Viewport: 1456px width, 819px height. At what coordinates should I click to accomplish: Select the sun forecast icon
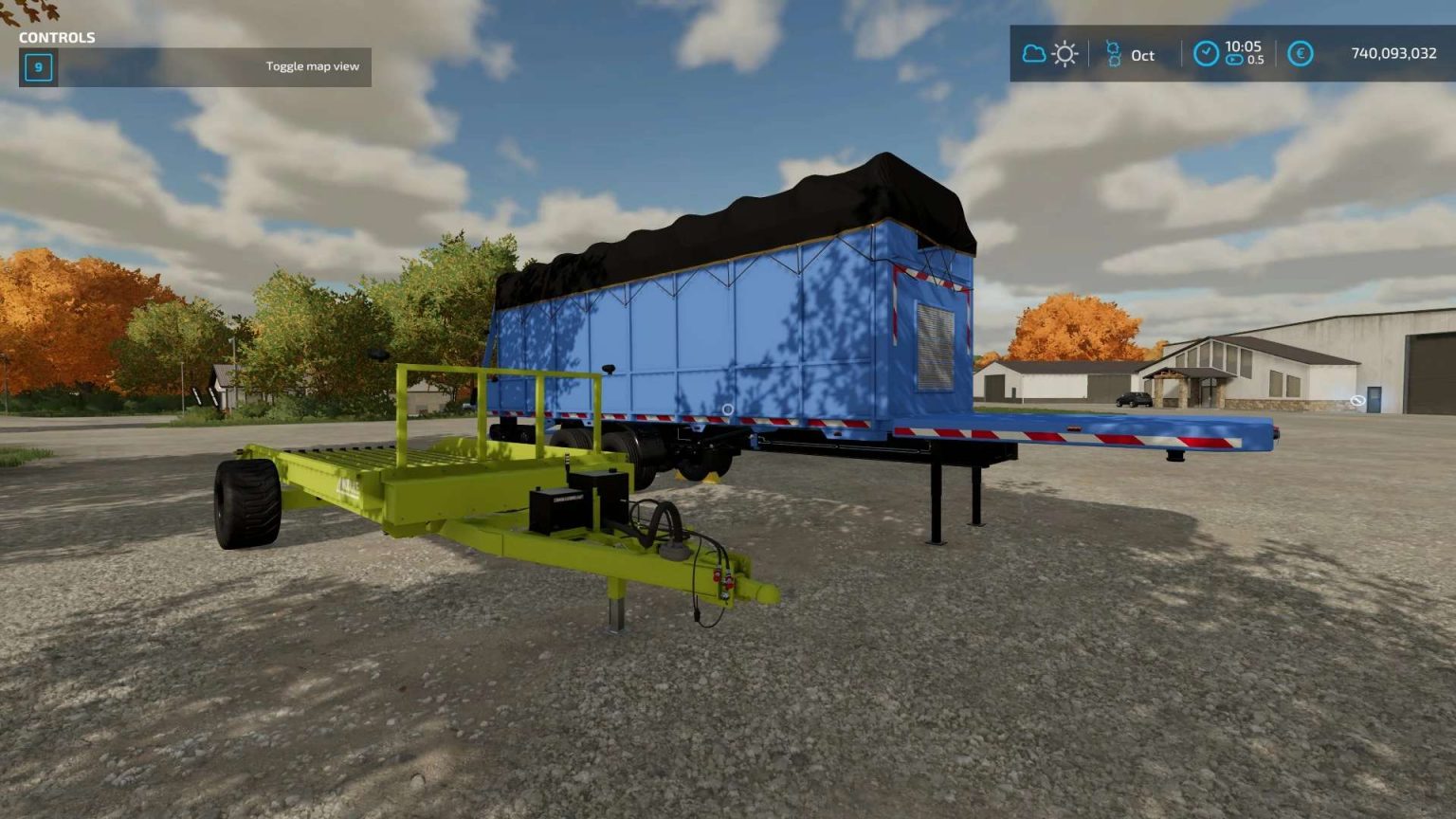click(1064, 54)
